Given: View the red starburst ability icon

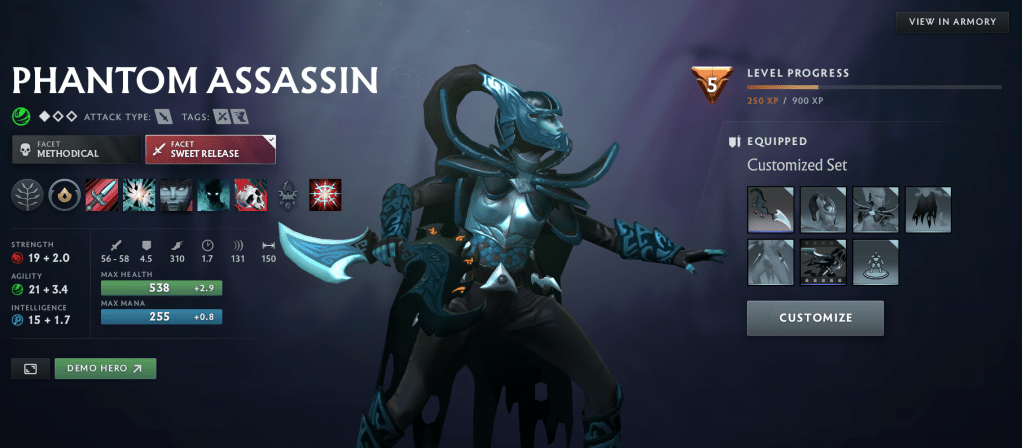Looking at the screenshot, I should 325,195.
